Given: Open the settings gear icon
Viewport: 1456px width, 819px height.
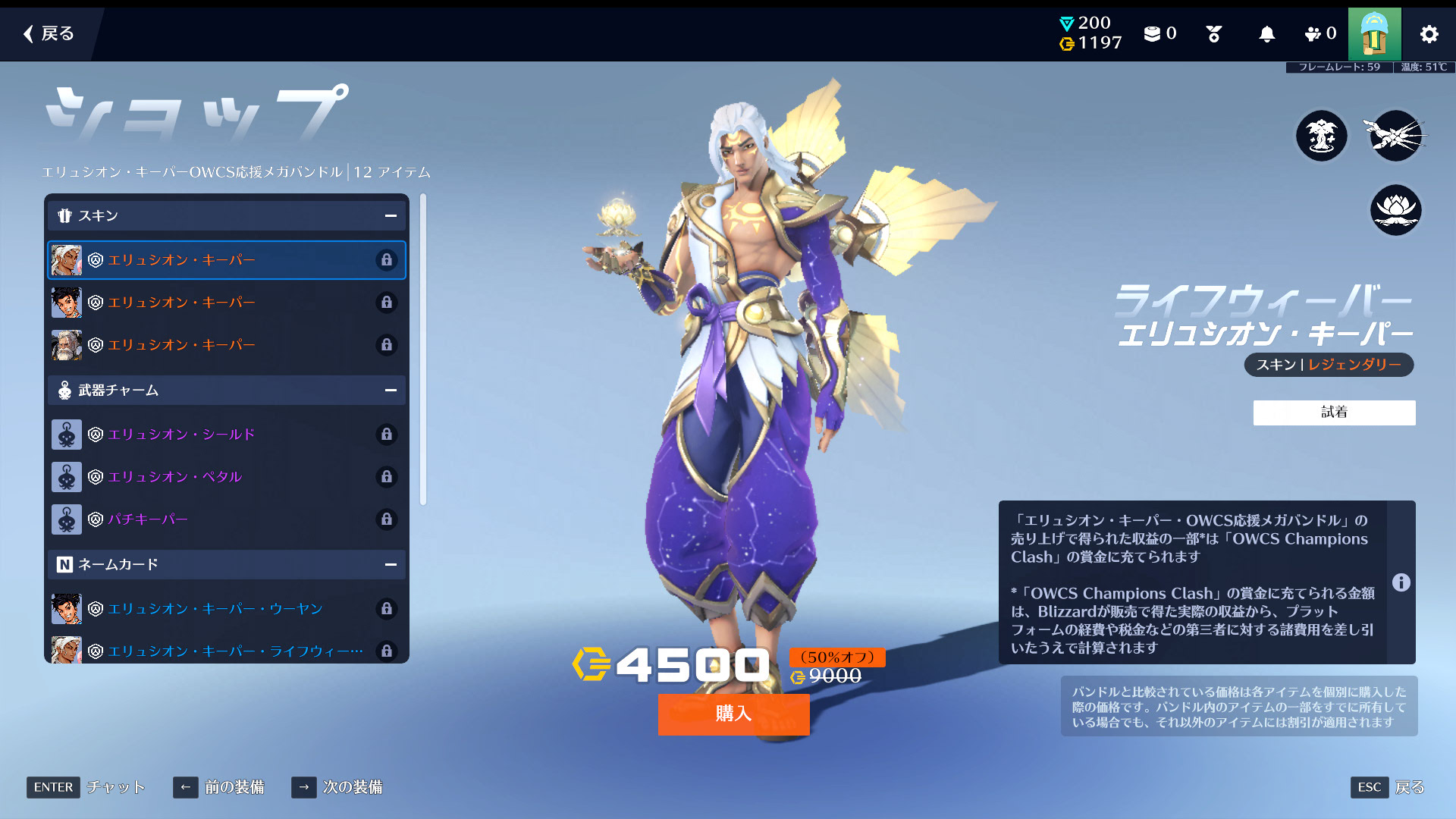Looking at the screenshot, I should (1429, 34).
